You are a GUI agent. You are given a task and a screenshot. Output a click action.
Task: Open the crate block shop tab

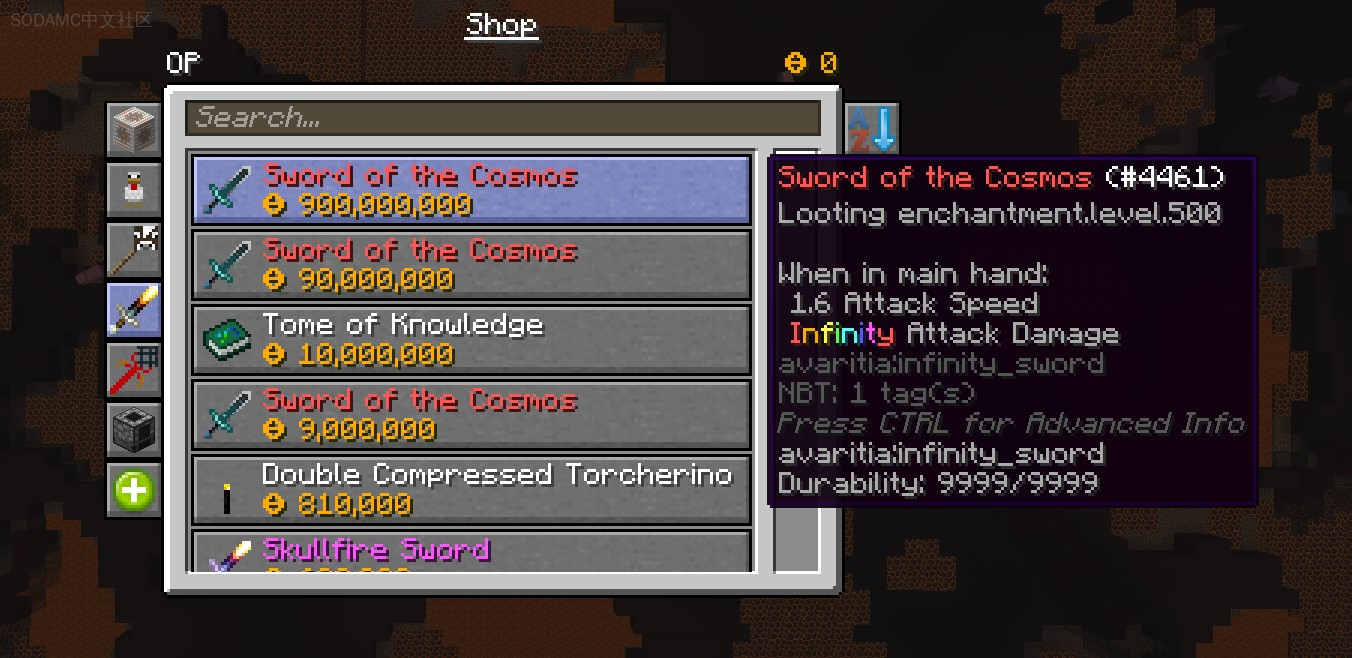click(134, 130)
